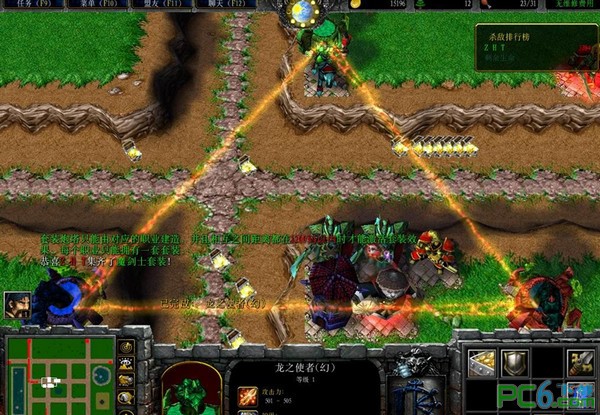Viewport: 600px width, 415px height.
Task: Open the 菜单 (F10) game menu
Action: click(103, 5)
